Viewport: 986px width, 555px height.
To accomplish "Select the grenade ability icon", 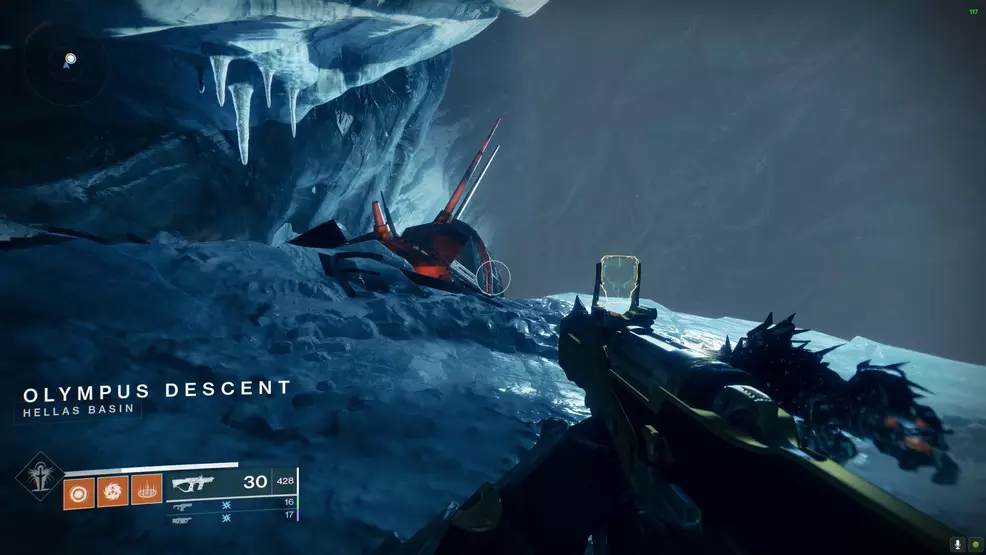I will [x=79, y=490].
